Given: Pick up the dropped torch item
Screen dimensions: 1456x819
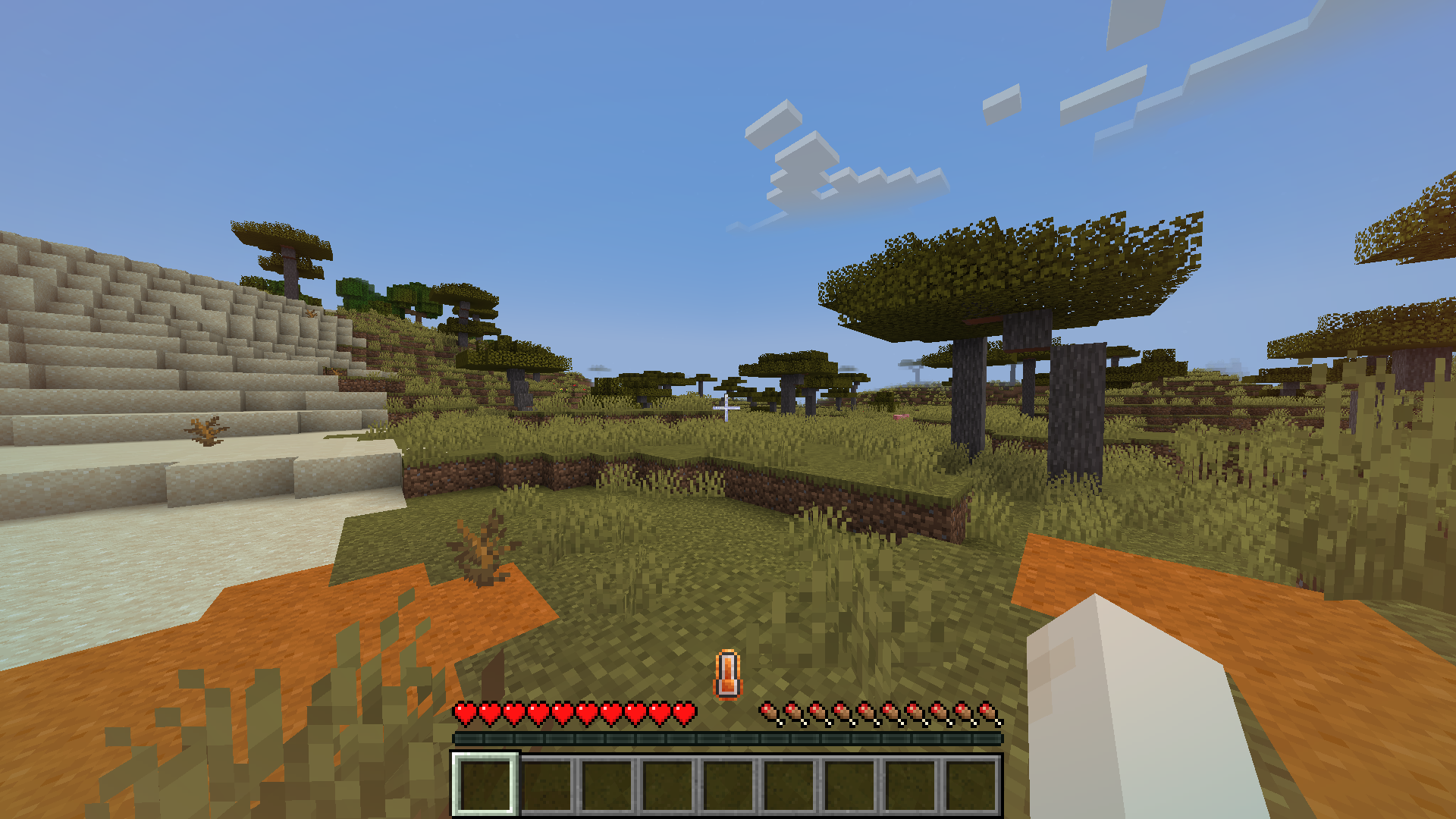Looking at the screenshot, I should click(726, 671).
